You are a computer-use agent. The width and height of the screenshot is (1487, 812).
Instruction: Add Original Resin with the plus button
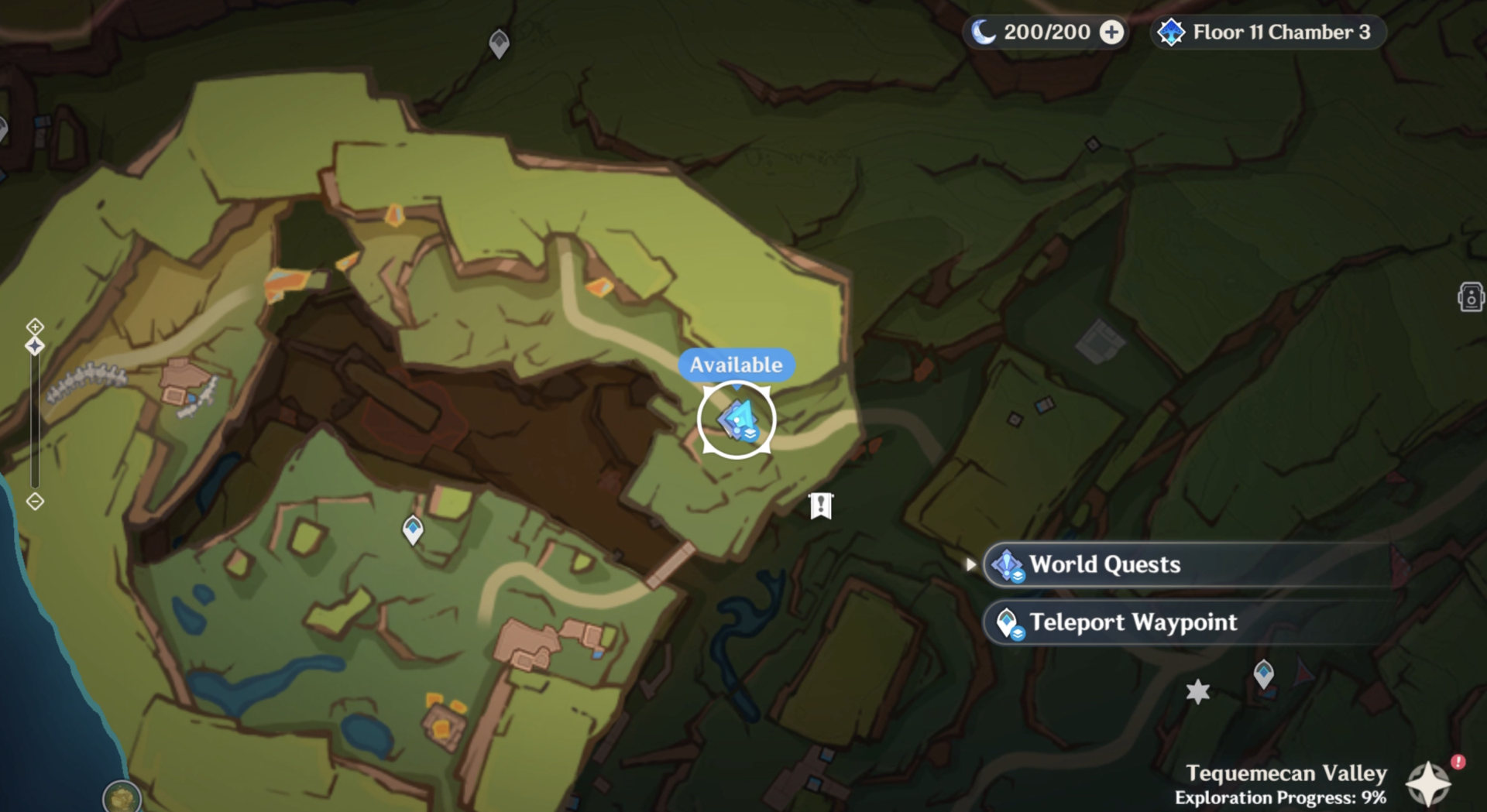pyautogui.click(x=1112, y=33)
